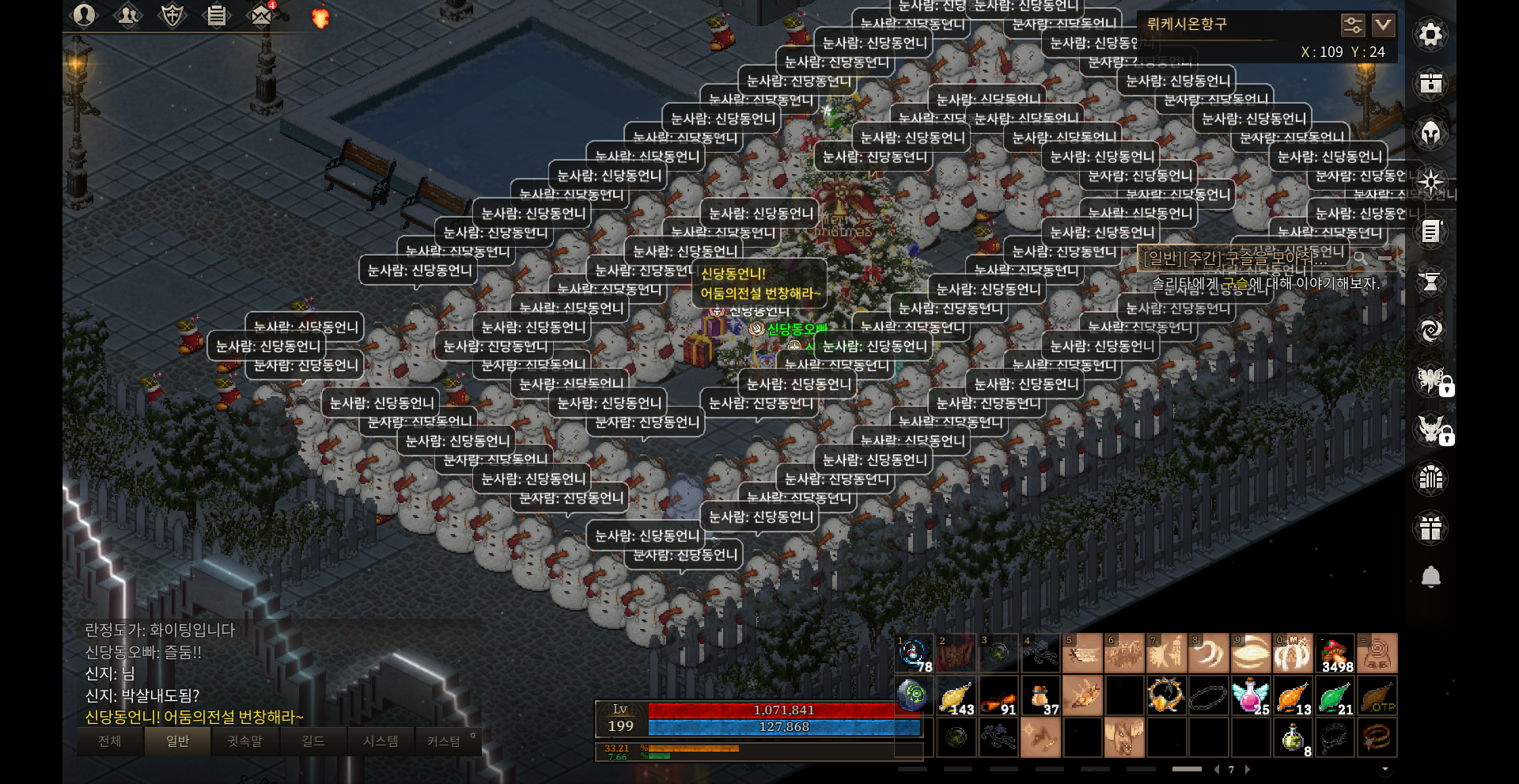Collapse the minimap with the down-arrow button
This screenshot has width=1519, height=784.
tap(1383, 25)
